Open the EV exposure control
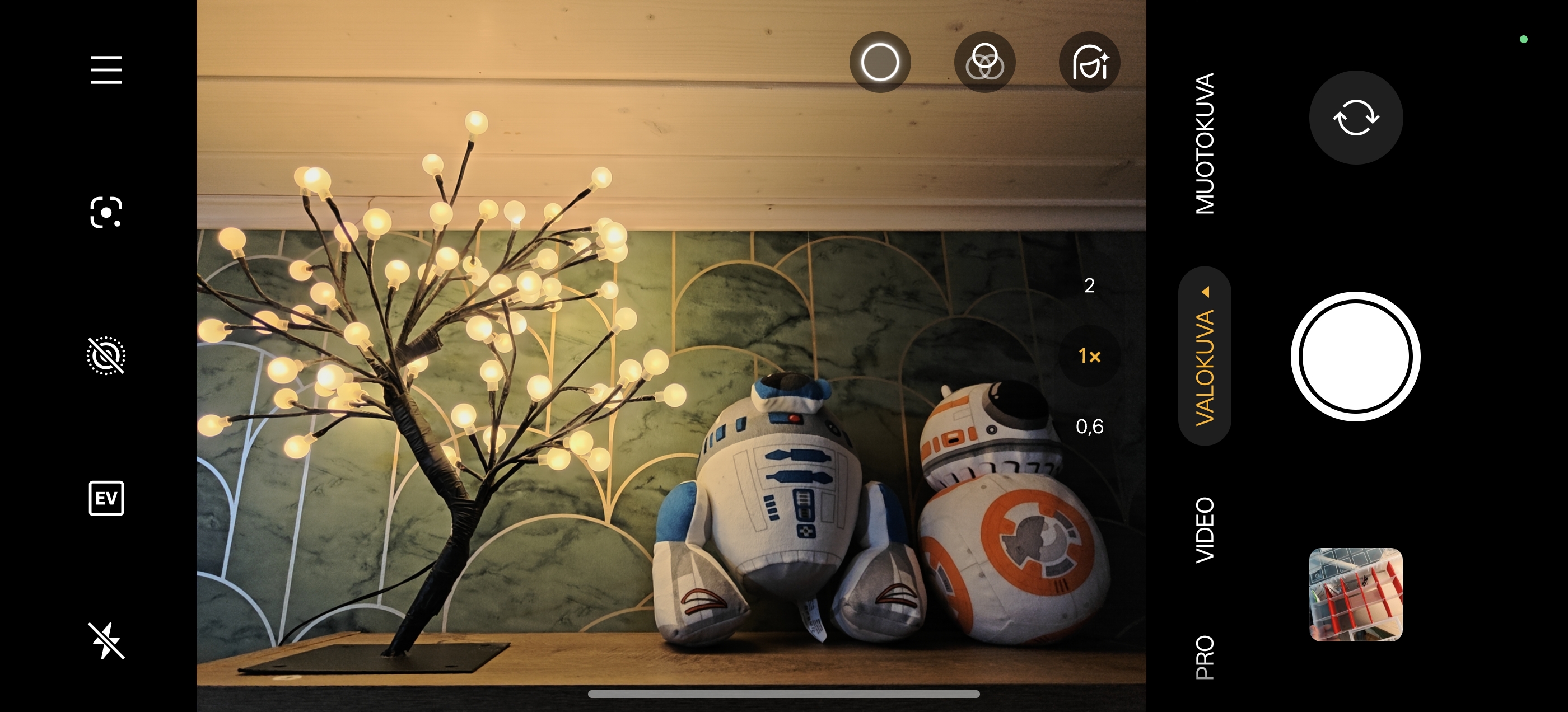The image size is (1568, 712). [x=106, y=498]
